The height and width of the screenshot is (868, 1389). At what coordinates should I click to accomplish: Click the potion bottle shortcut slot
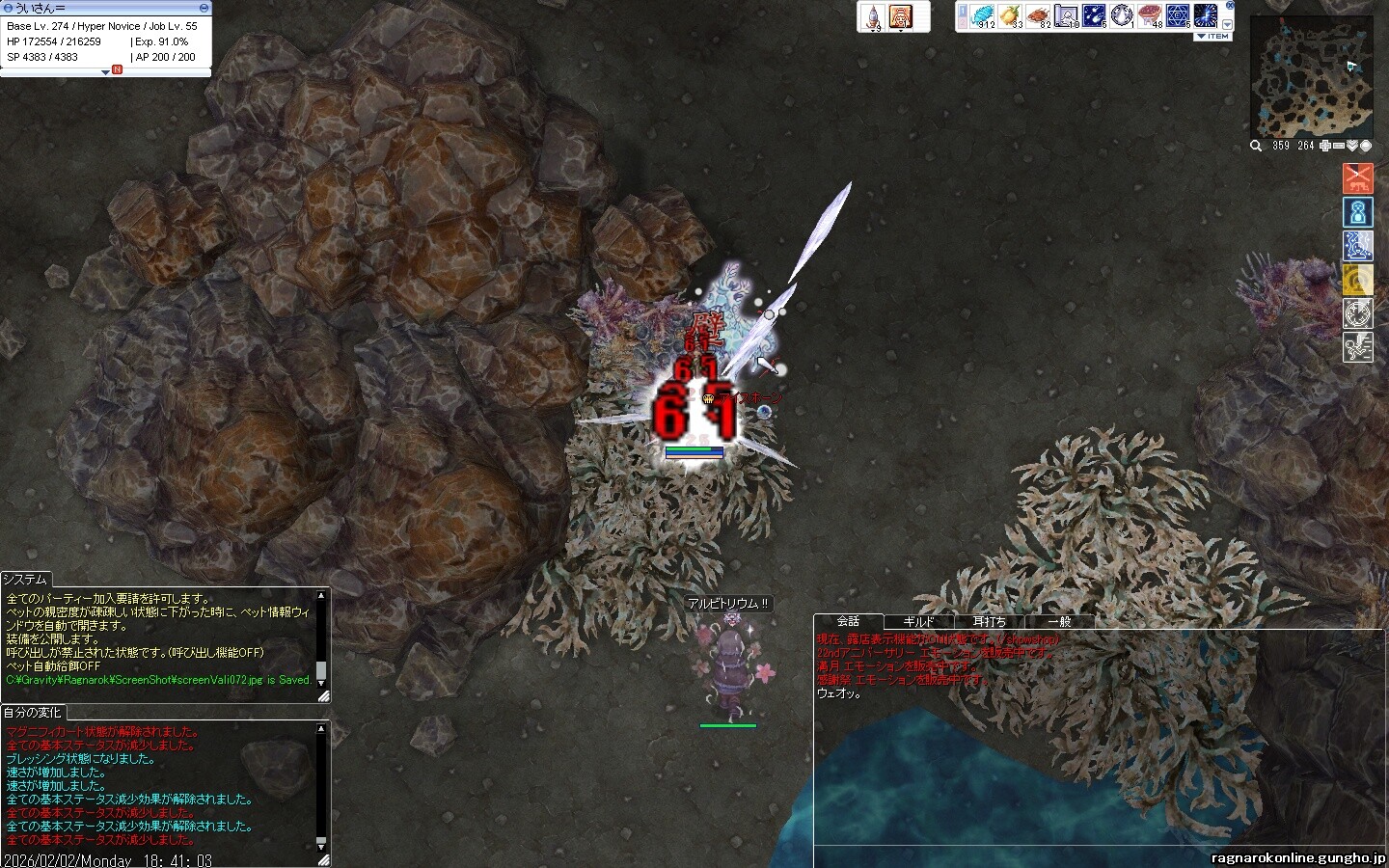pyautogui.click(x=873, y=15)
